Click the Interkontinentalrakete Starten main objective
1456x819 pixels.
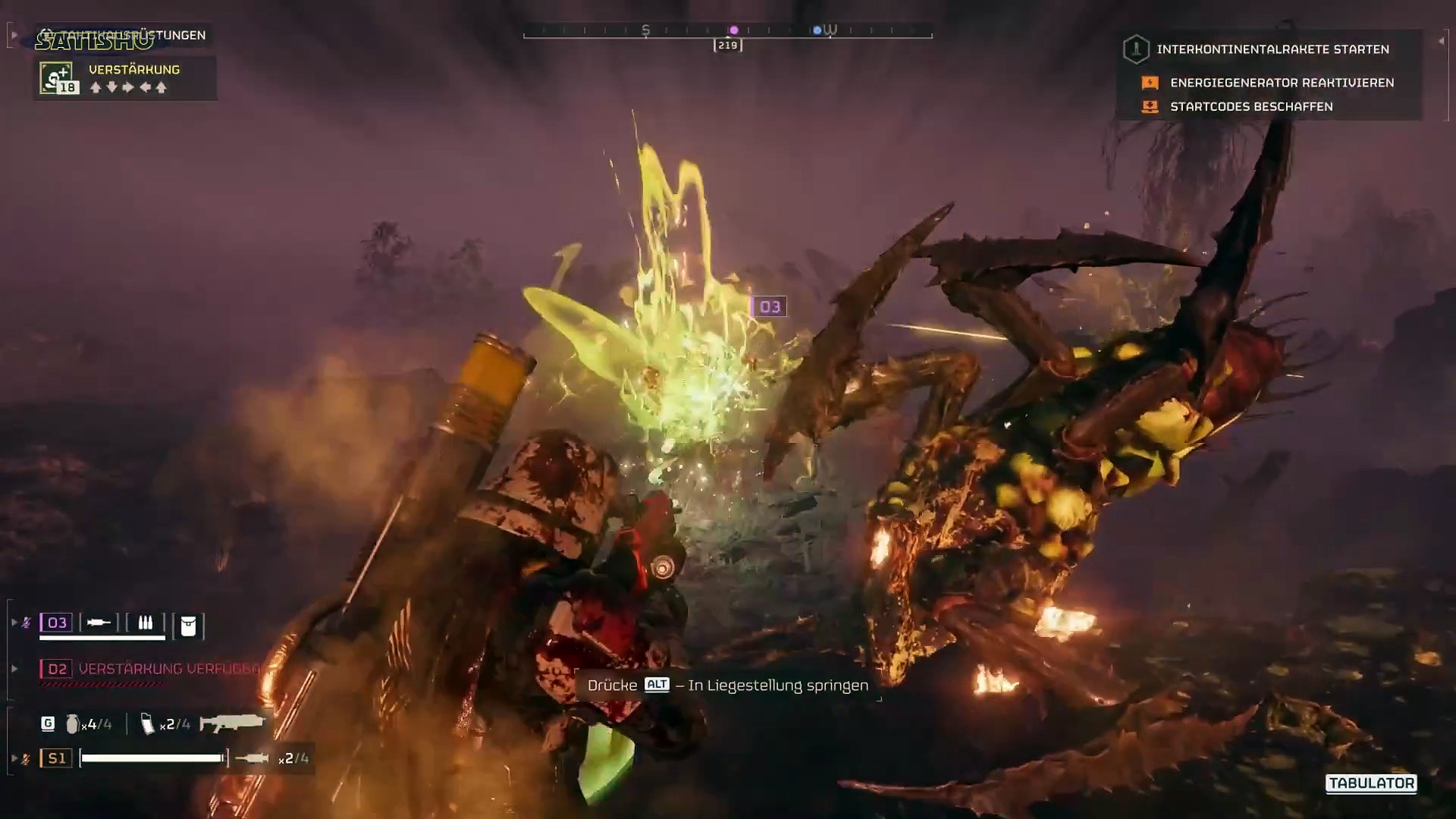(x=1272, y=49)
